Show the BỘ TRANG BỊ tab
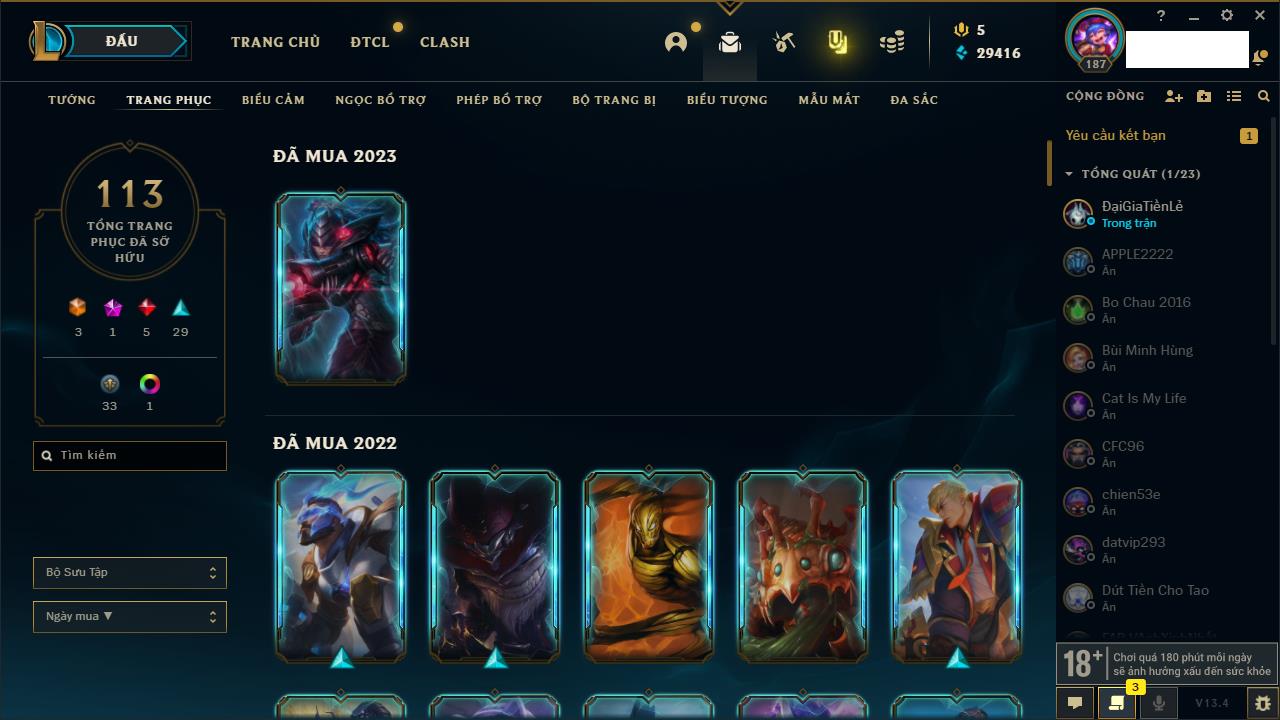 click(614, 100)
